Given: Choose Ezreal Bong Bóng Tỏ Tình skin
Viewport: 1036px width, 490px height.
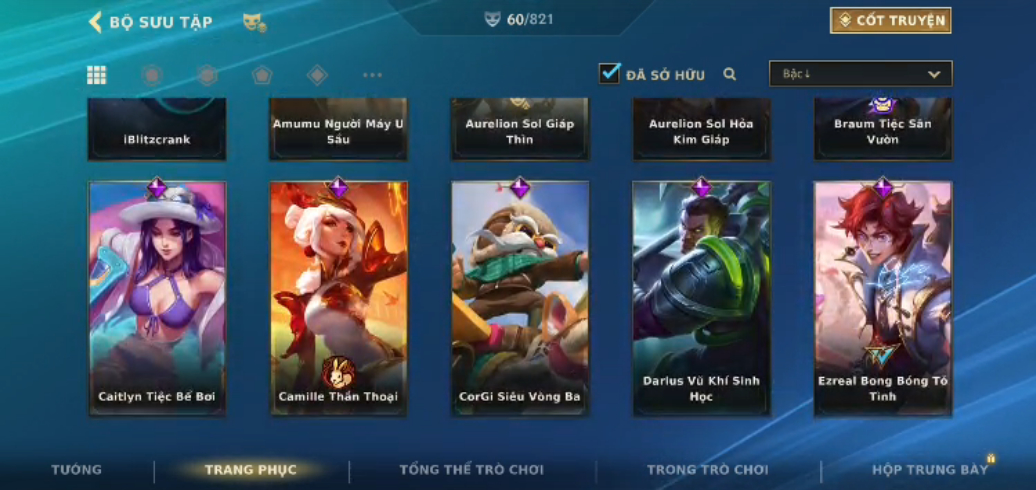Looking at the screenshot, I should (883, 298).
